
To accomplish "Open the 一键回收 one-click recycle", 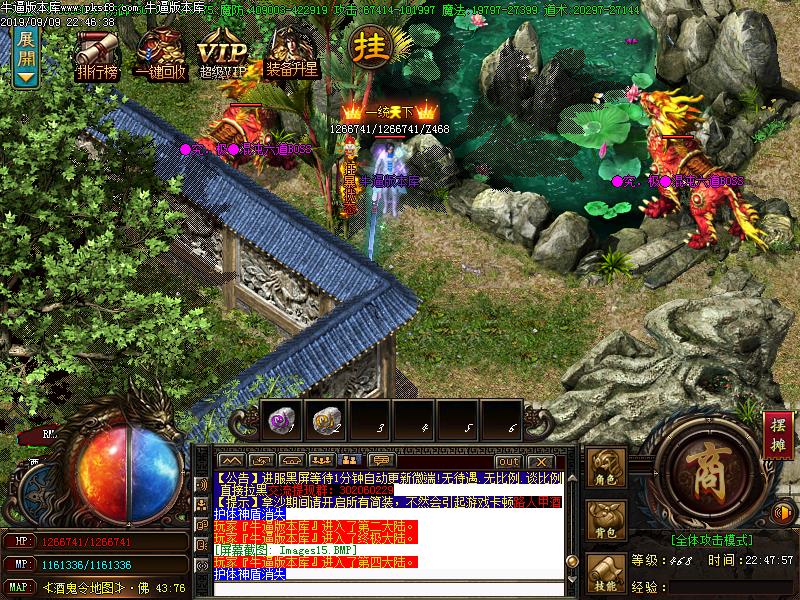I will (159, 56).
